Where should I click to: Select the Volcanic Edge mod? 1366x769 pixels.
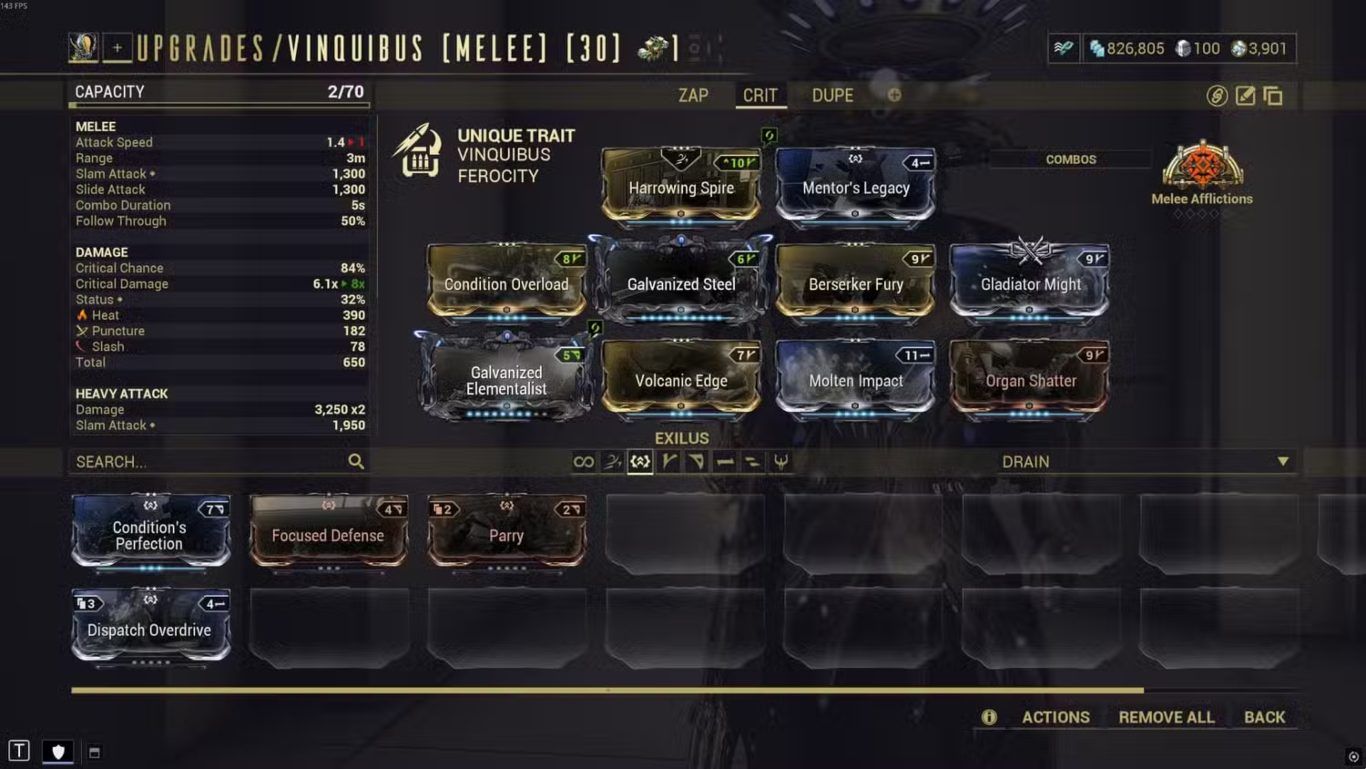681,379
